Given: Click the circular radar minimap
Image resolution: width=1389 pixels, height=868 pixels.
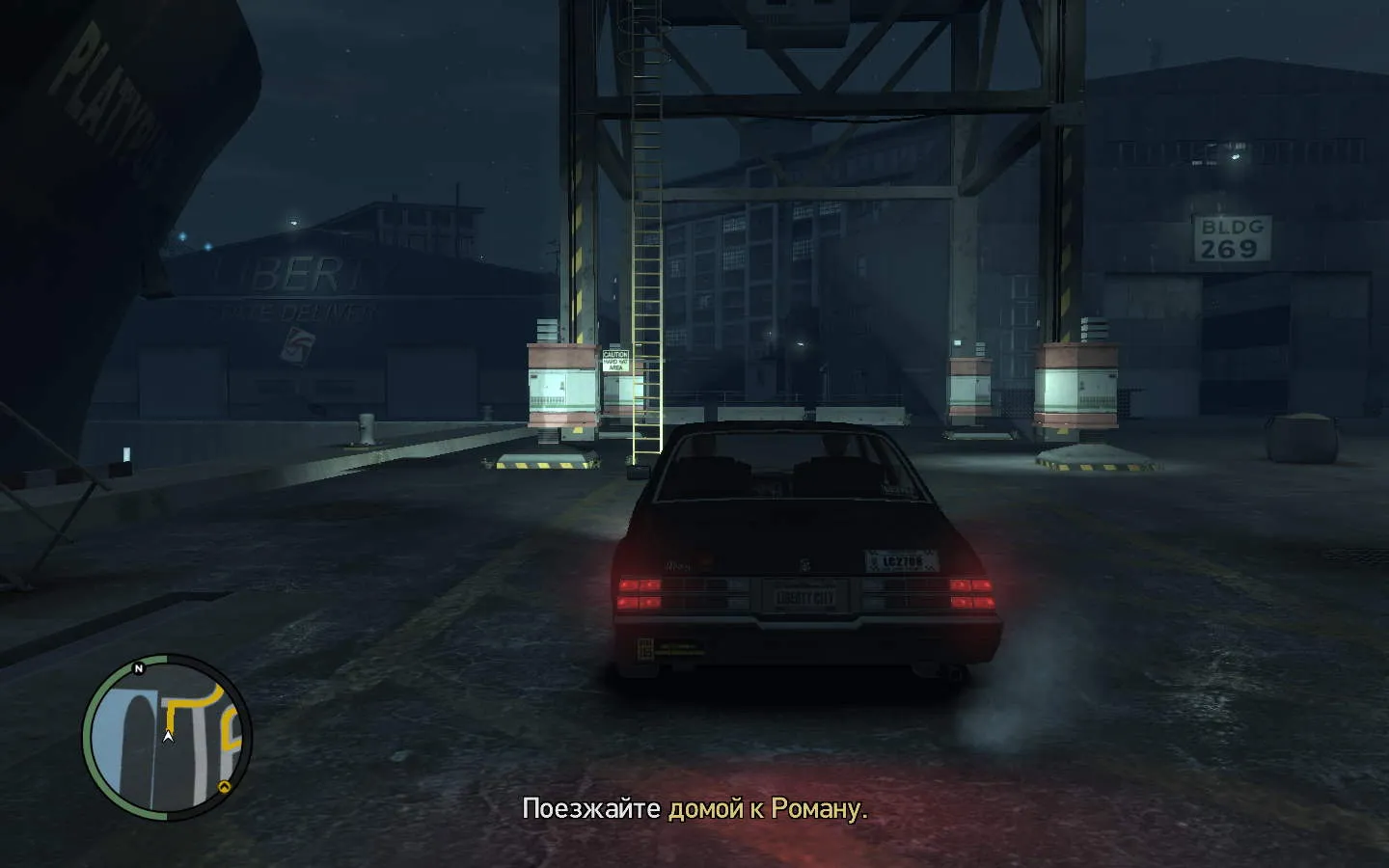Looking at the screenshot, I should 166,738.
